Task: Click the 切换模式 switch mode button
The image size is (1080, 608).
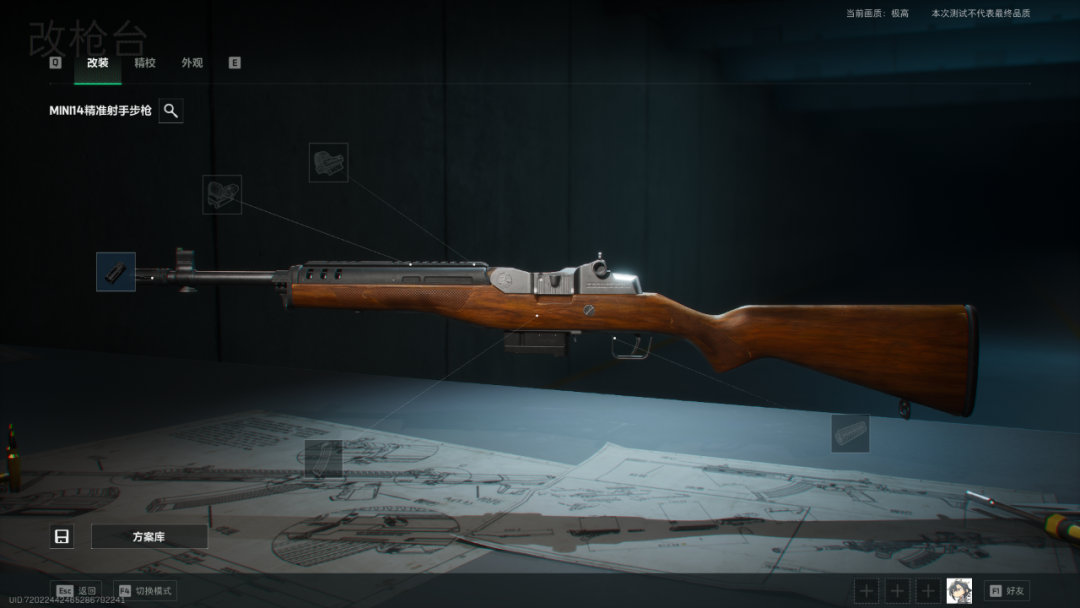Action: pos(145,591)
